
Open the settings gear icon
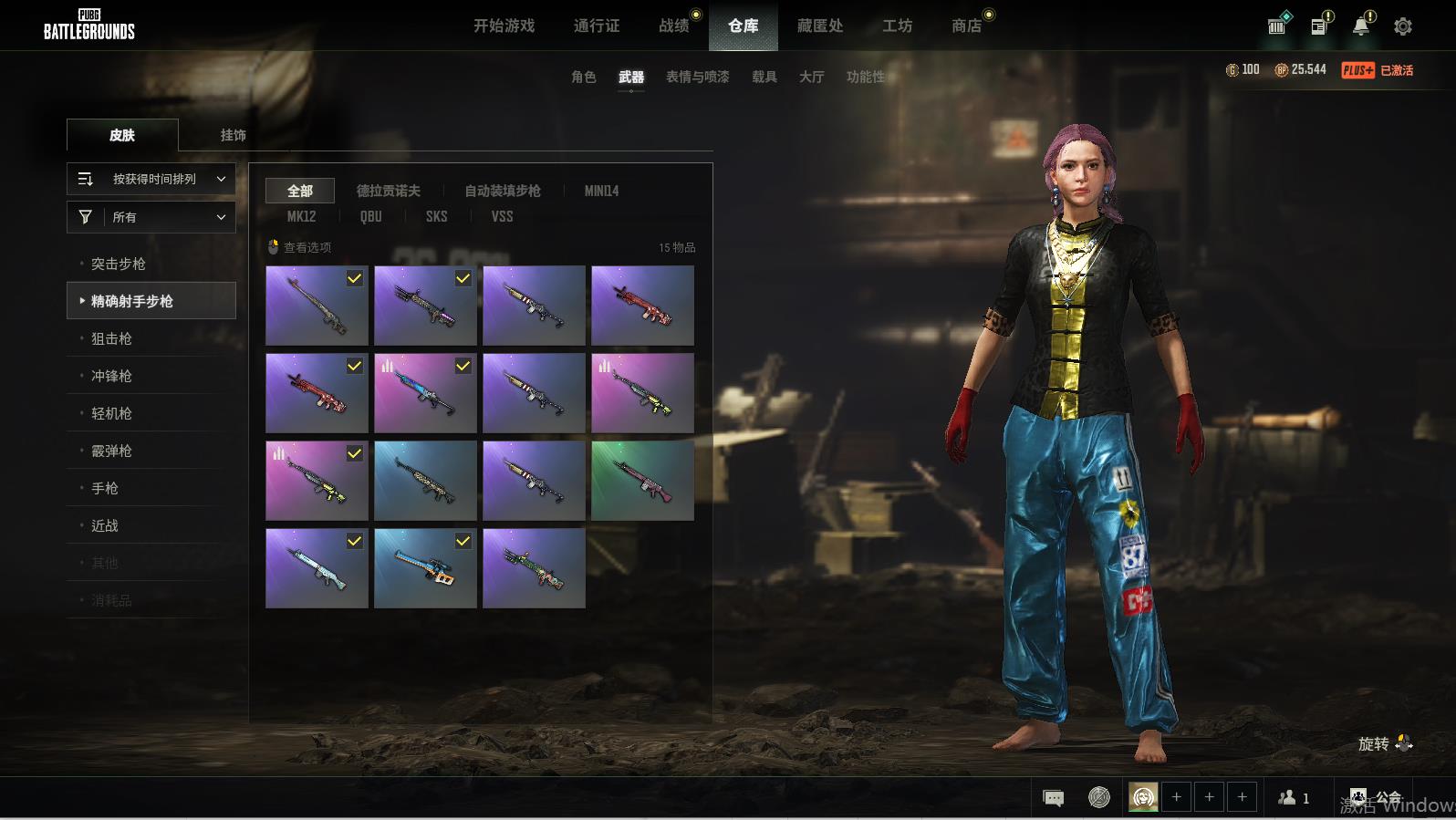[1403, 26]
